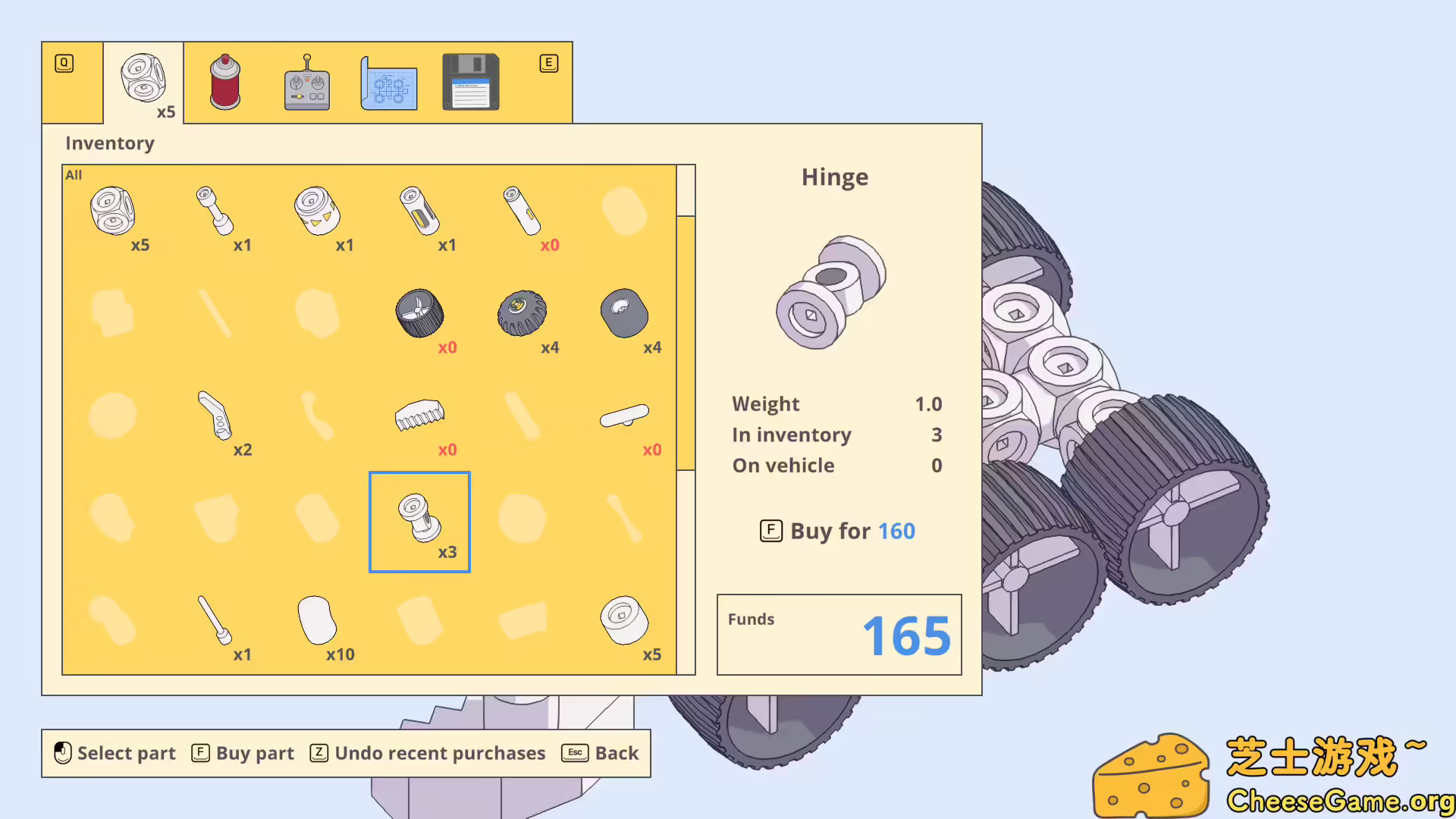Image resolution: width=1456 pixels, height=819 pixels.
Task: Click the Esc Back button
Action: pos(599,753)
